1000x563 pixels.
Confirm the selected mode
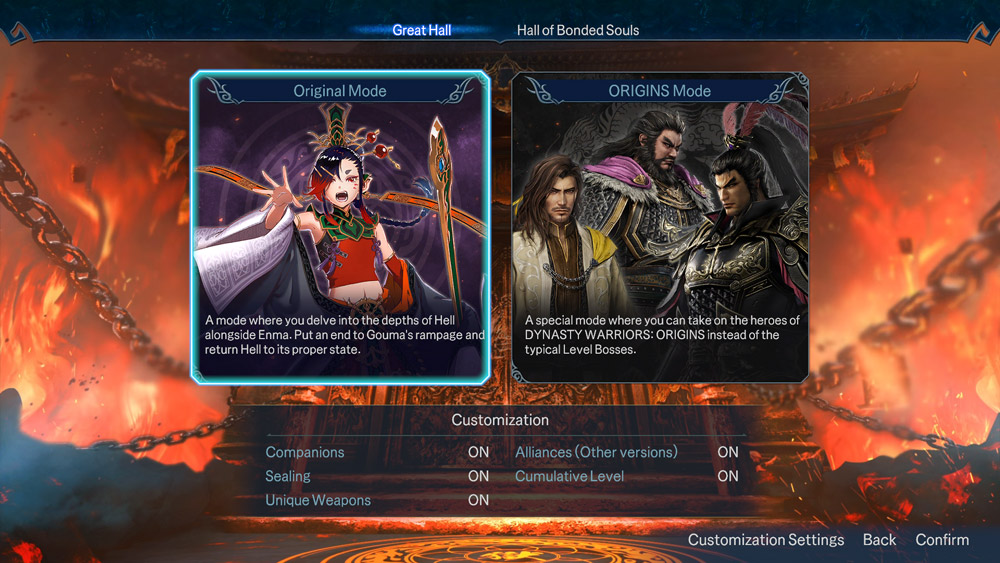pos(942,540)
